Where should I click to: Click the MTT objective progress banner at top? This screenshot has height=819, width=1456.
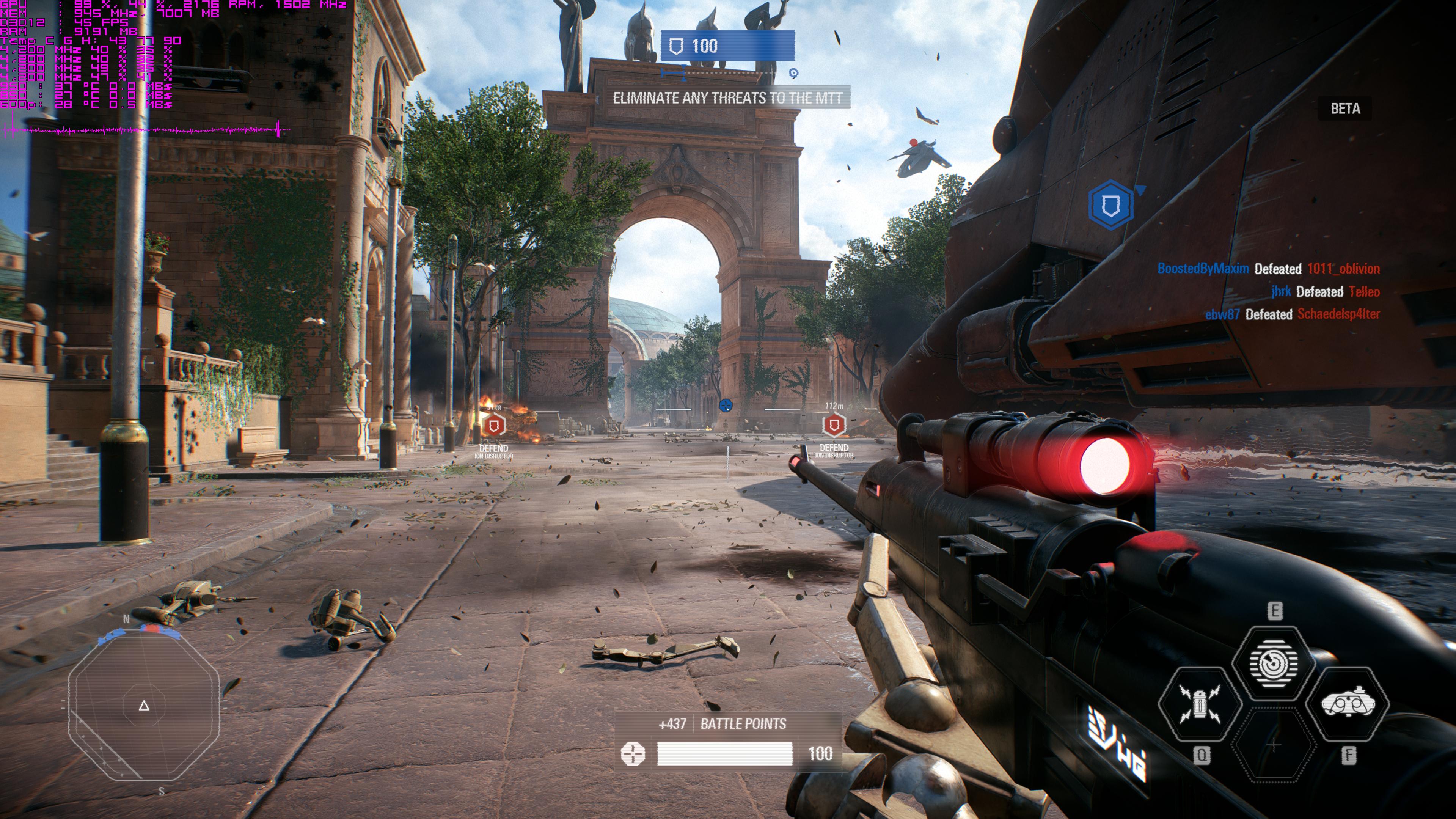(x=727, y=46)
